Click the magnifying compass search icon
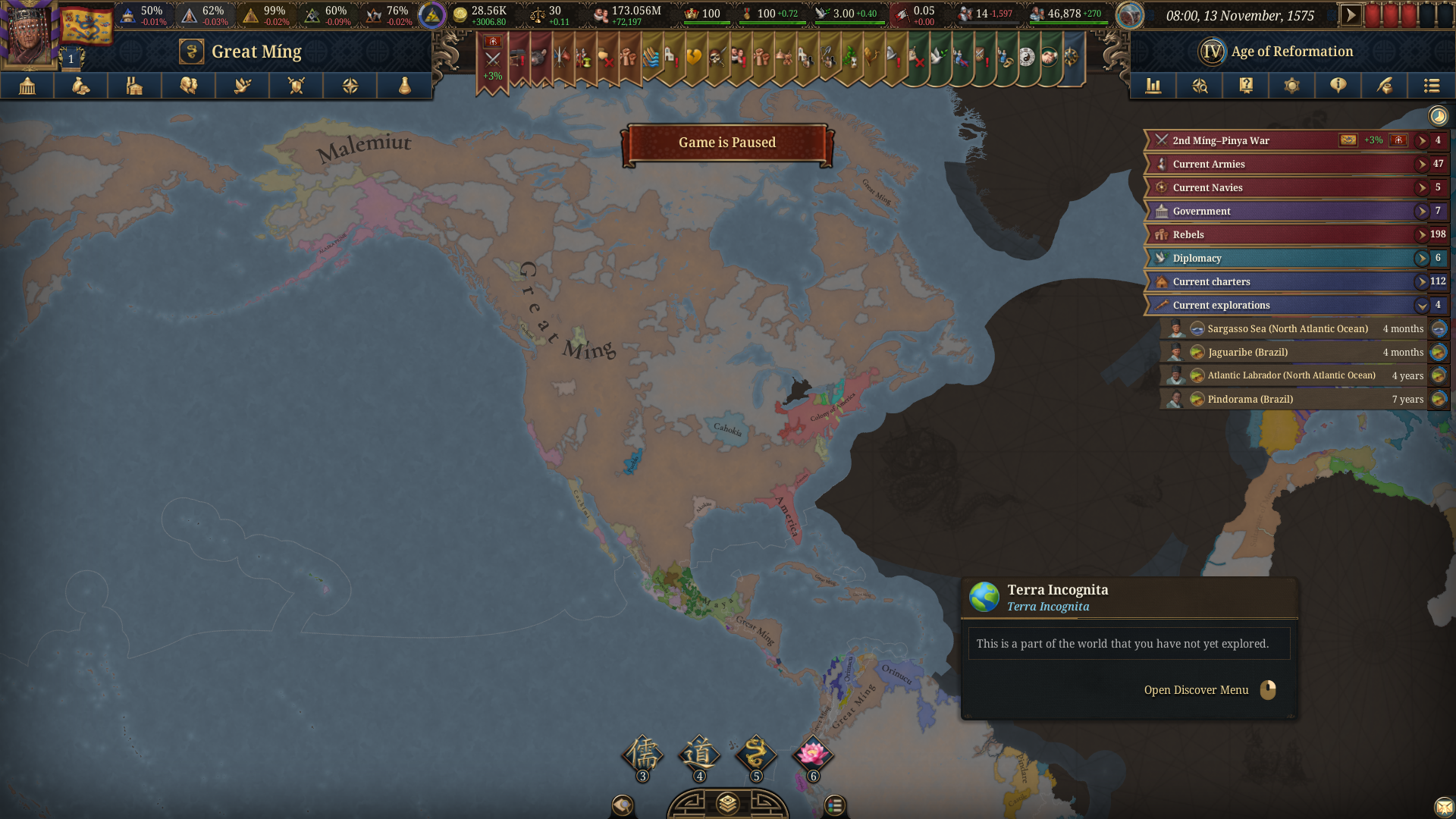The height and width of the screenshot is (819, 1456). 1200,86
